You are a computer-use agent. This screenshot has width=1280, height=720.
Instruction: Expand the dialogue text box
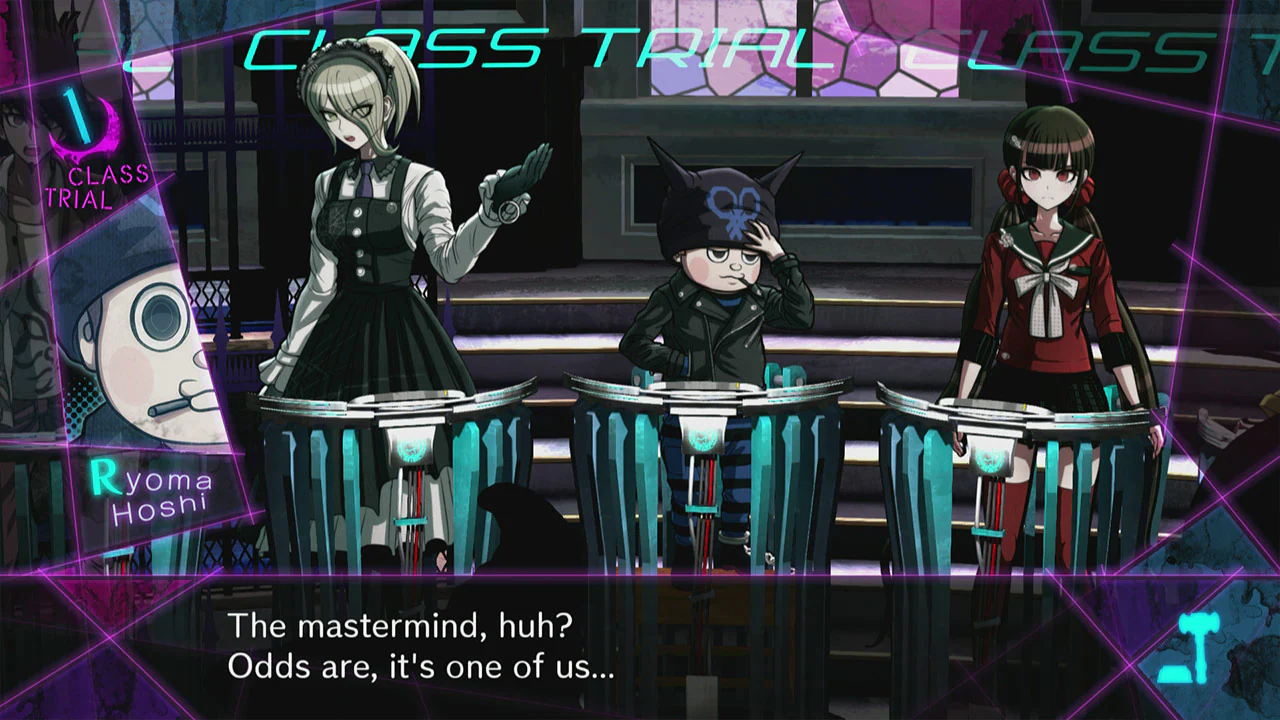coord(640,645)
